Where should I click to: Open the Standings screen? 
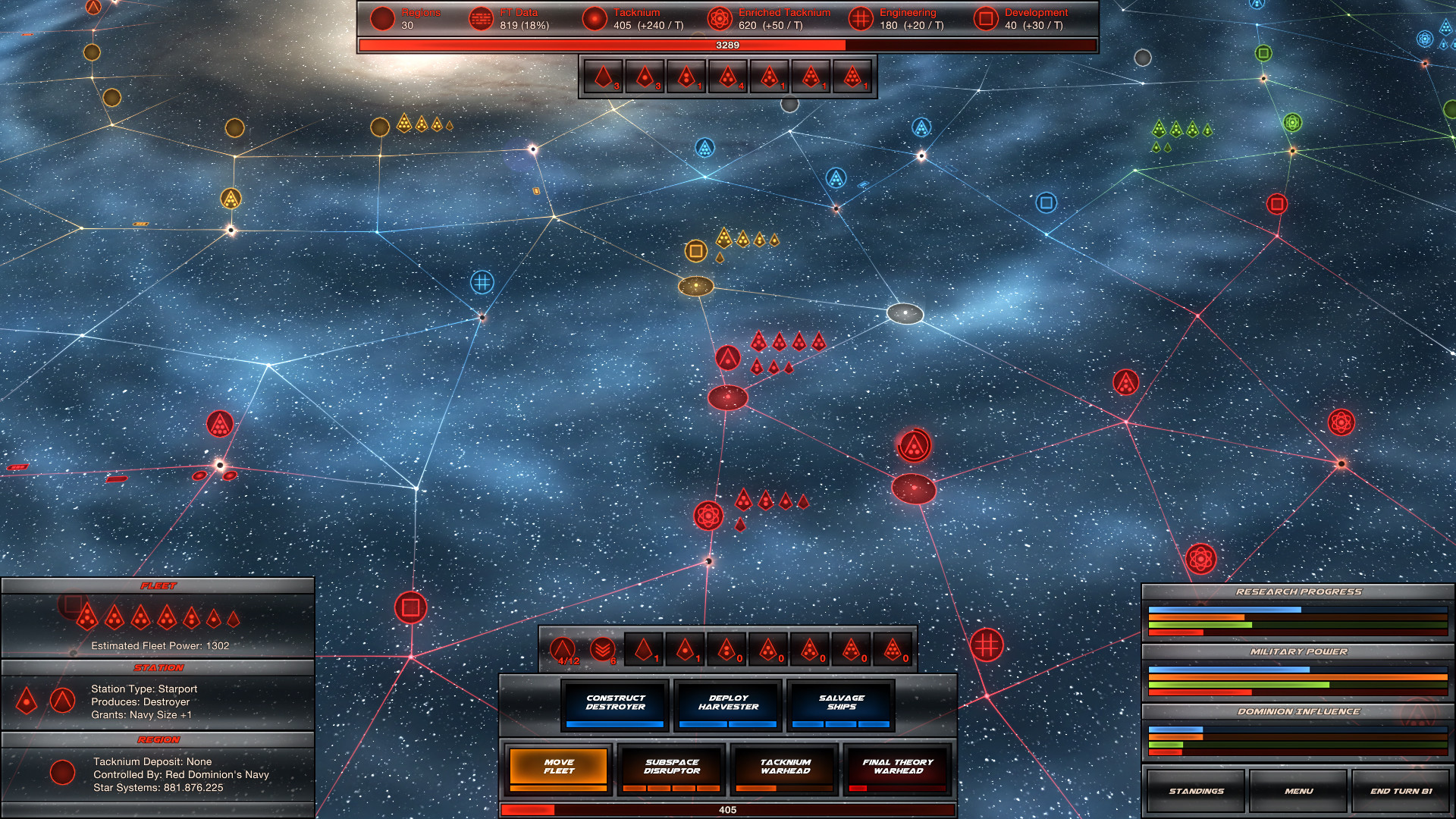[1196, 790]
